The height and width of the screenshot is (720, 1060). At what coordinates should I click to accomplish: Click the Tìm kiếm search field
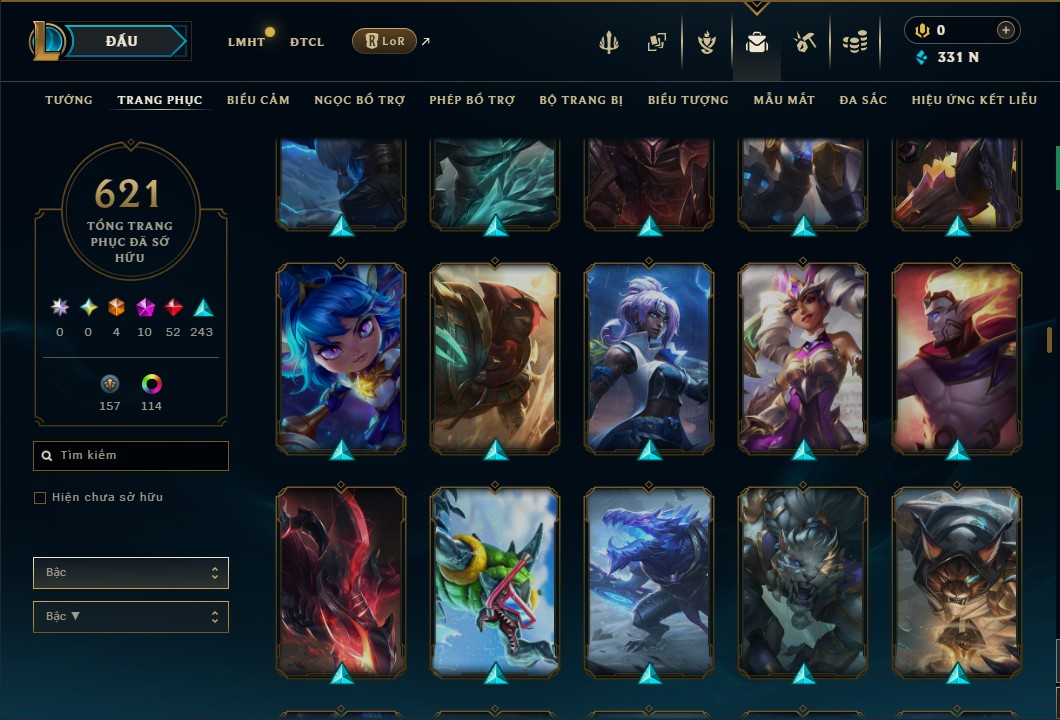coord(131,456)
